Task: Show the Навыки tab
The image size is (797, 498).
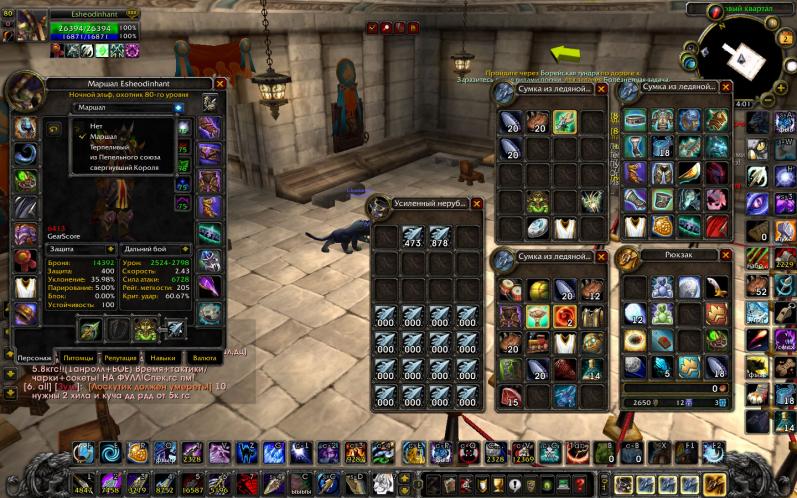Action: (x=163, y=356)
